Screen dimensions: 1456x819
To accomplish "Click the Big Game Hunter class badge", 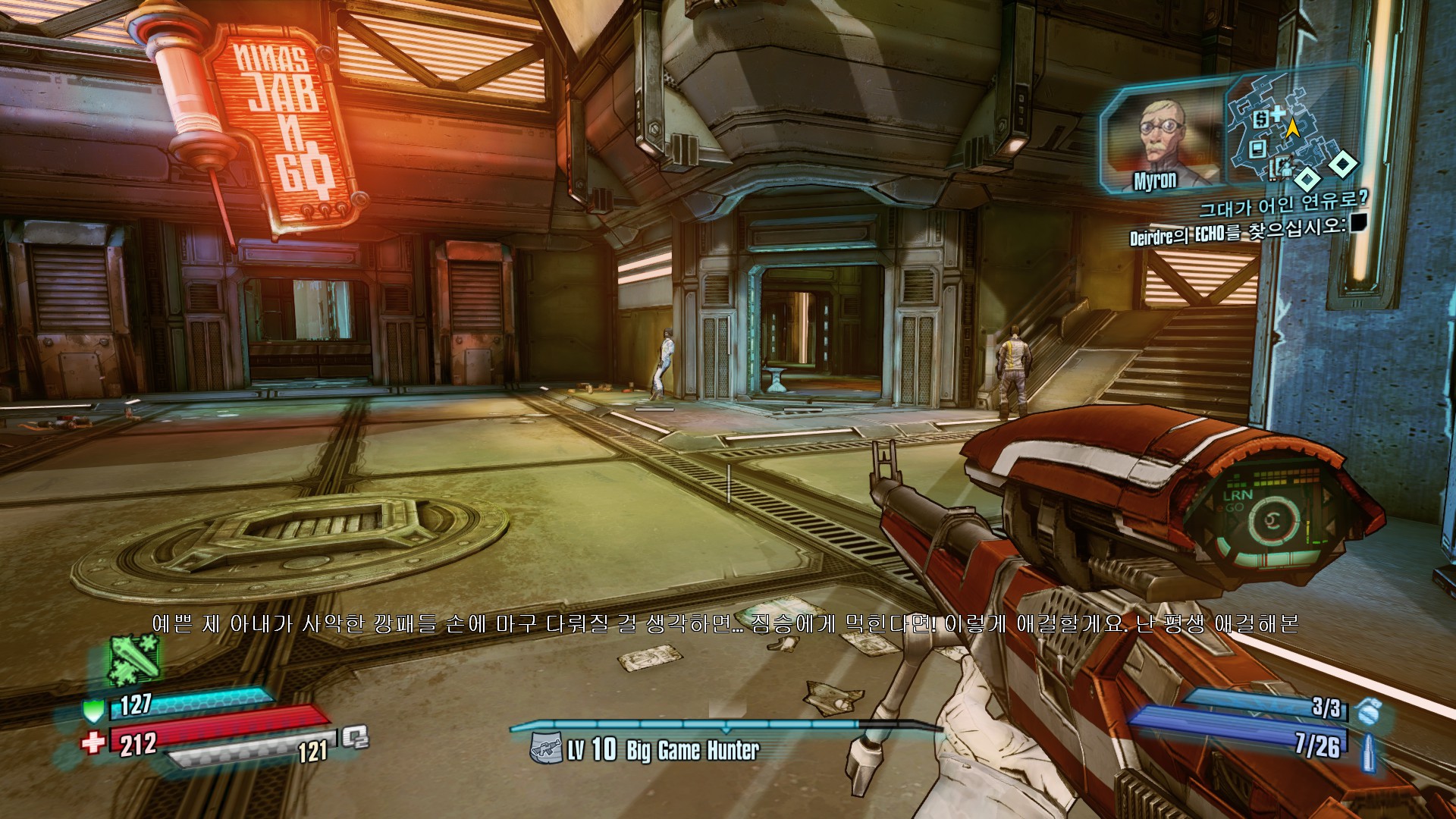I will coord(547,749).
